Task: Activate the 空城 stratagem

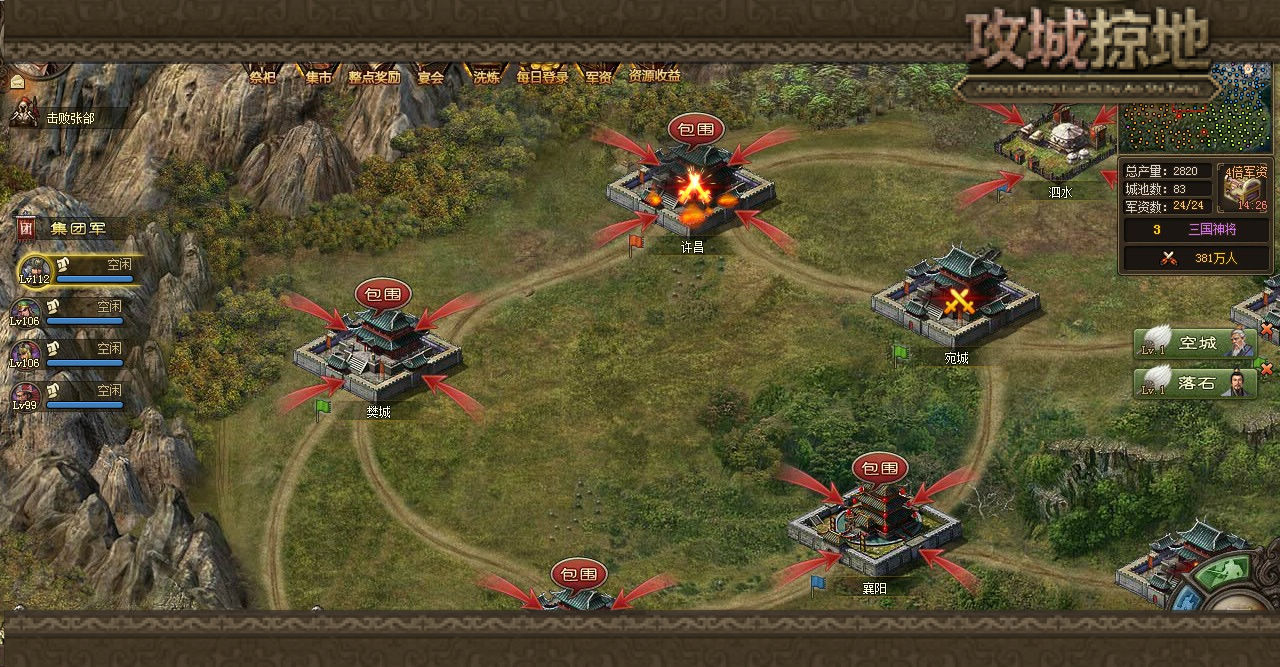Action: tap(1195, 344)
